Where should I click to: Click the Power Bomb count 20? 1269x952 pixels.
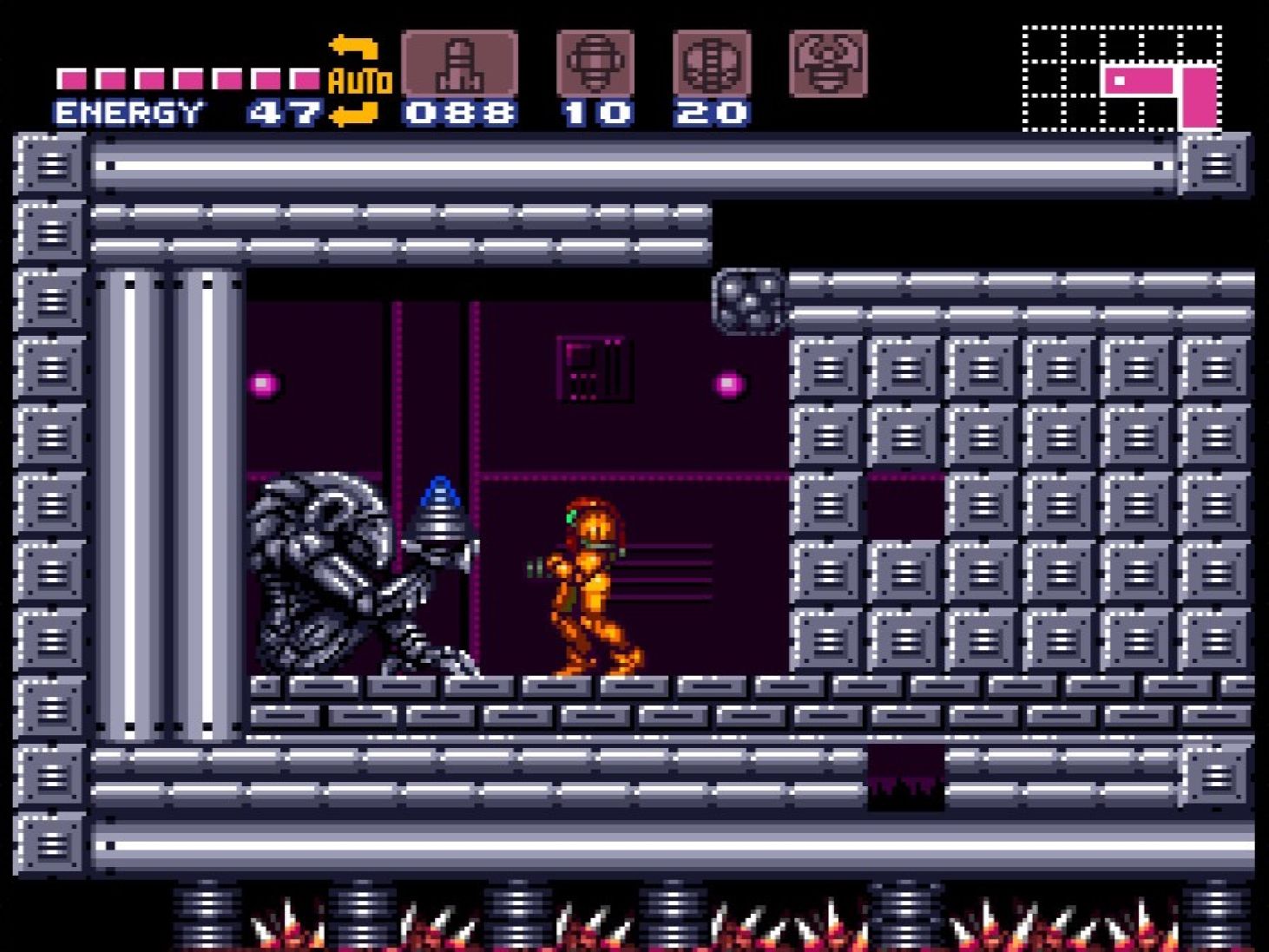tap(712, 111)
